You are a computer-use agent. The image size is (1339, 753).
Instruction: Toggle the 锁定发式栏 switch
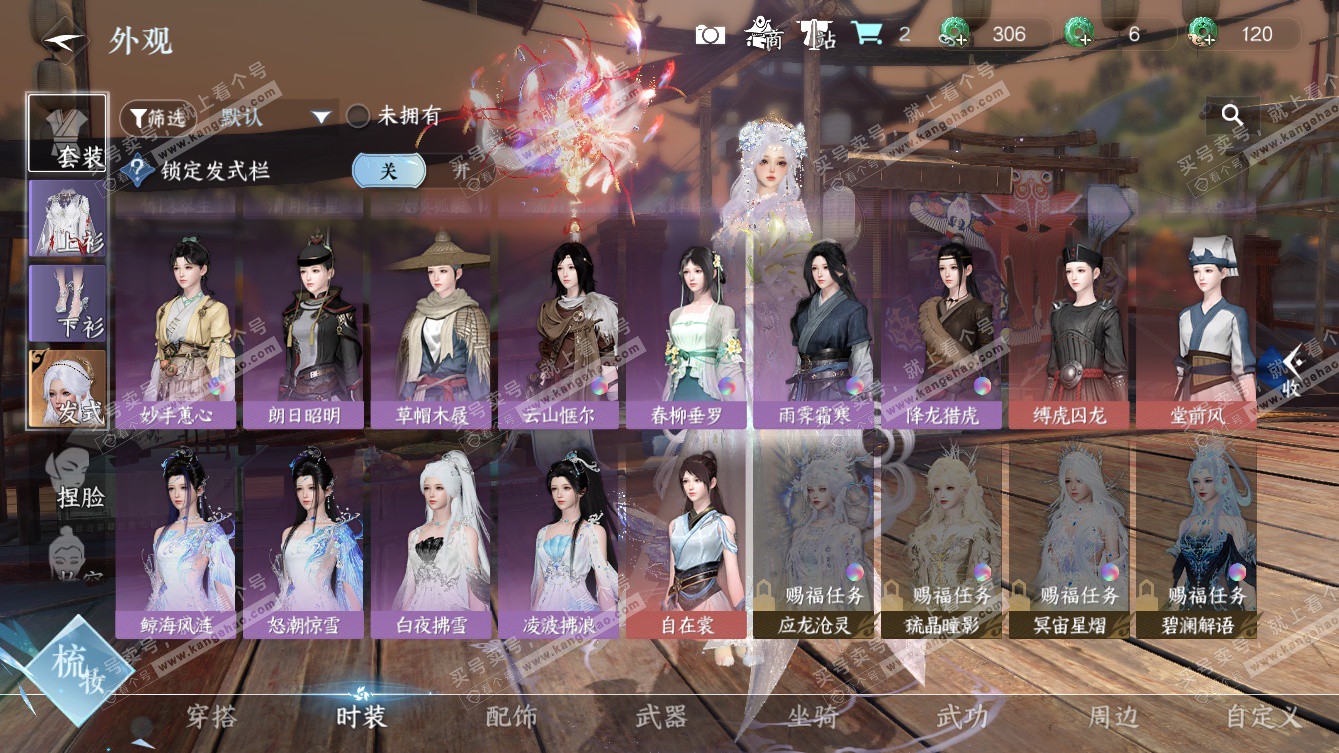389,171
